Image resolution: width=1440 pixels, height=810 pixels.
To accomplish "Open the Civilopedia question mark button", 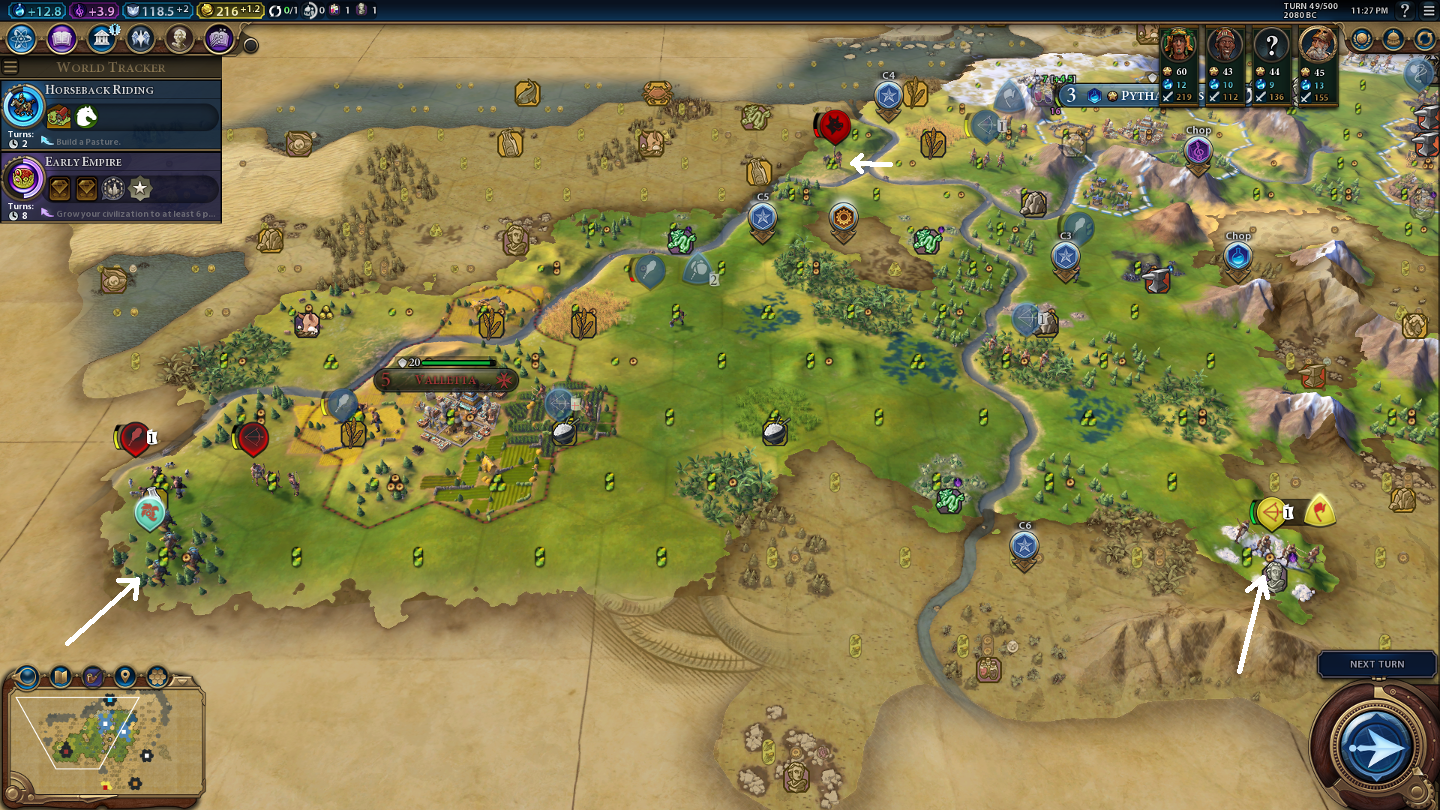I will click(x=1404, y=10).
